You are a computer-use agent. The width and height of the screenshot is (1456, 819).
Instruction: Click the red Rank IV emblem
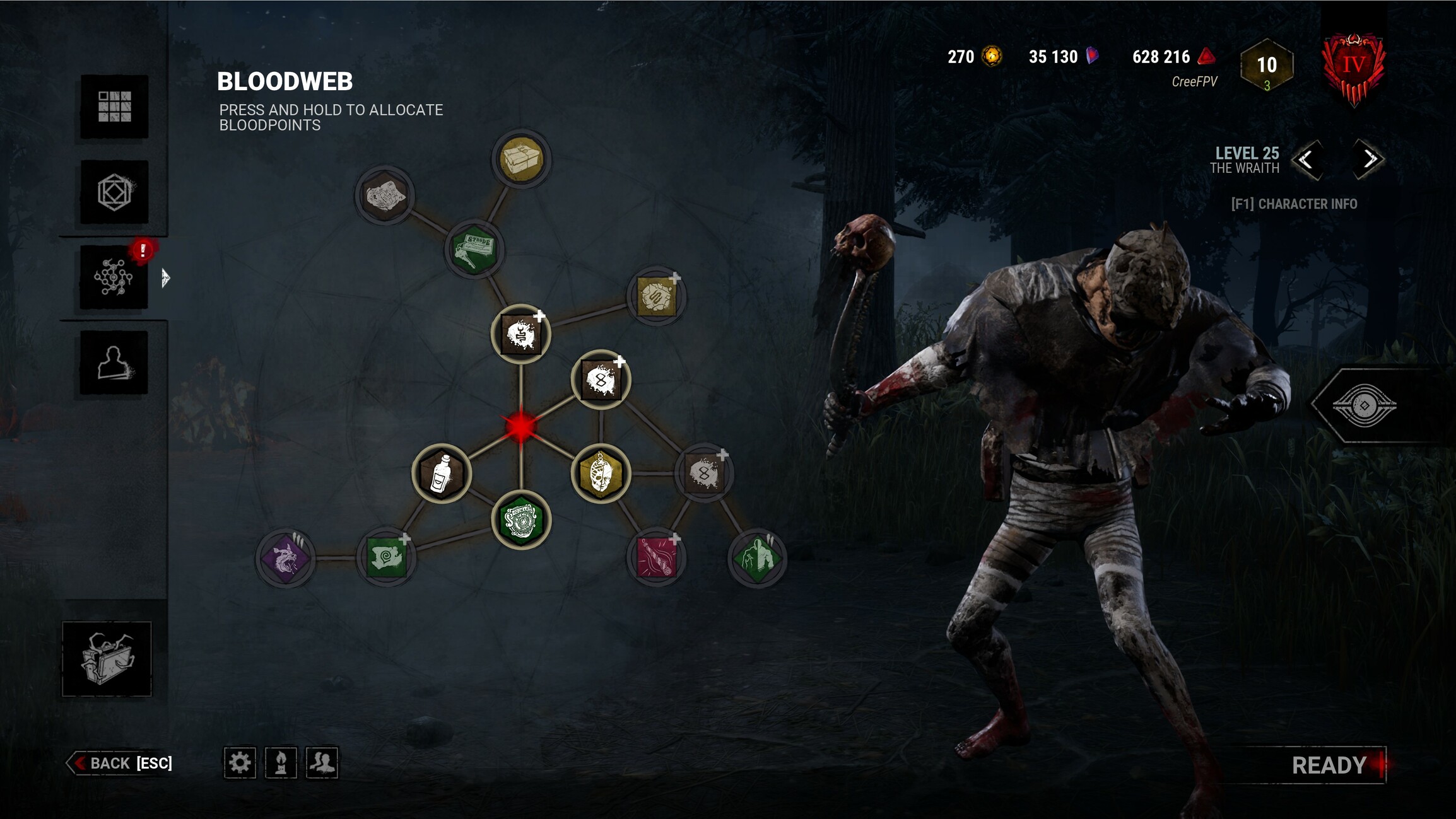(x=1354, y=65)
